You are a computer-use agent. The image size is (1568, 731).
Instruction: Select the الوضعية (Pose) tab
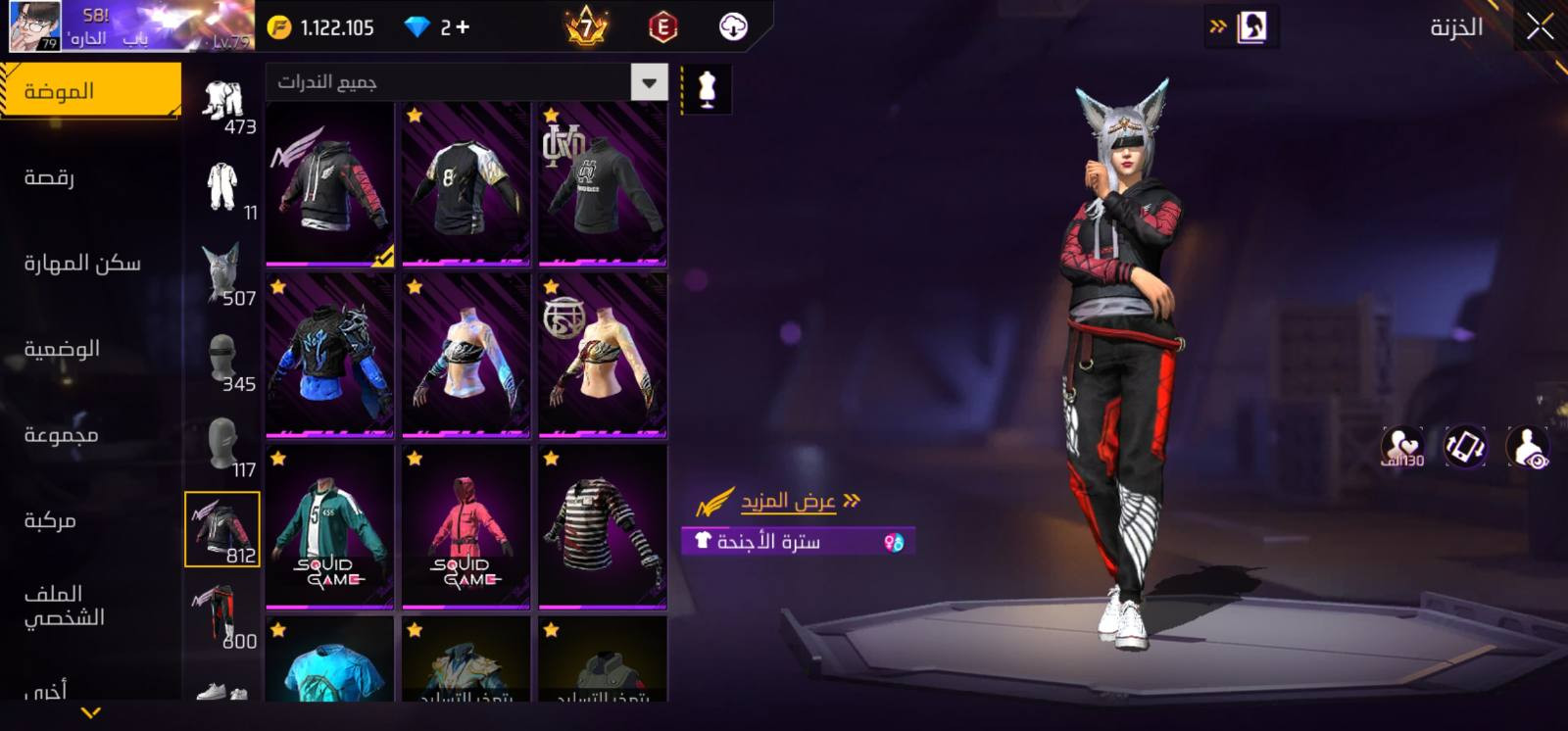pos(62,349)
